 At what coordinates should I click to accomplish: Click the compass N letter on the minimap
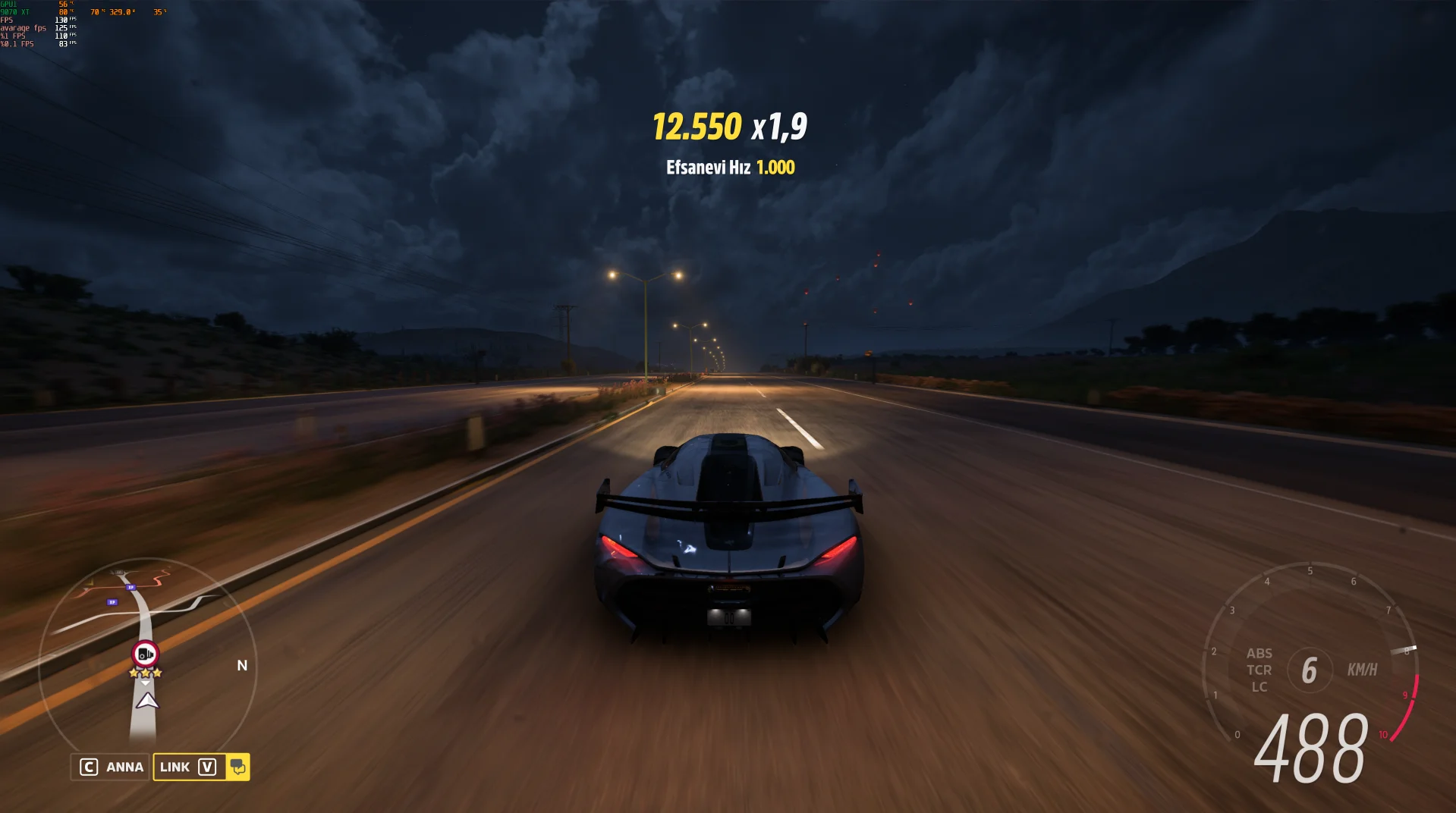tap(242, 665)
